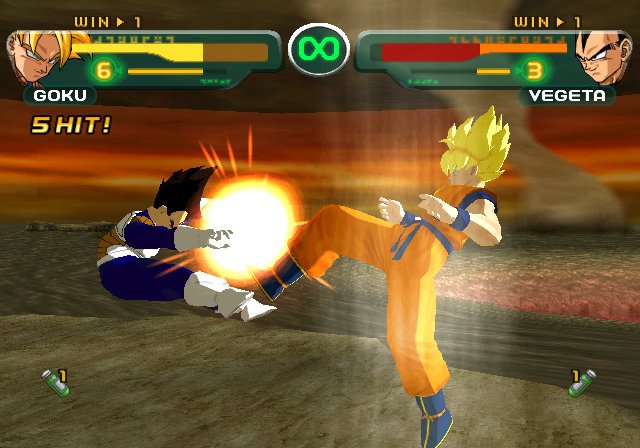The height and width of the screenshot is (448, 640).
Task: Use Goku's green capsule item
Action: click(51, 383)
